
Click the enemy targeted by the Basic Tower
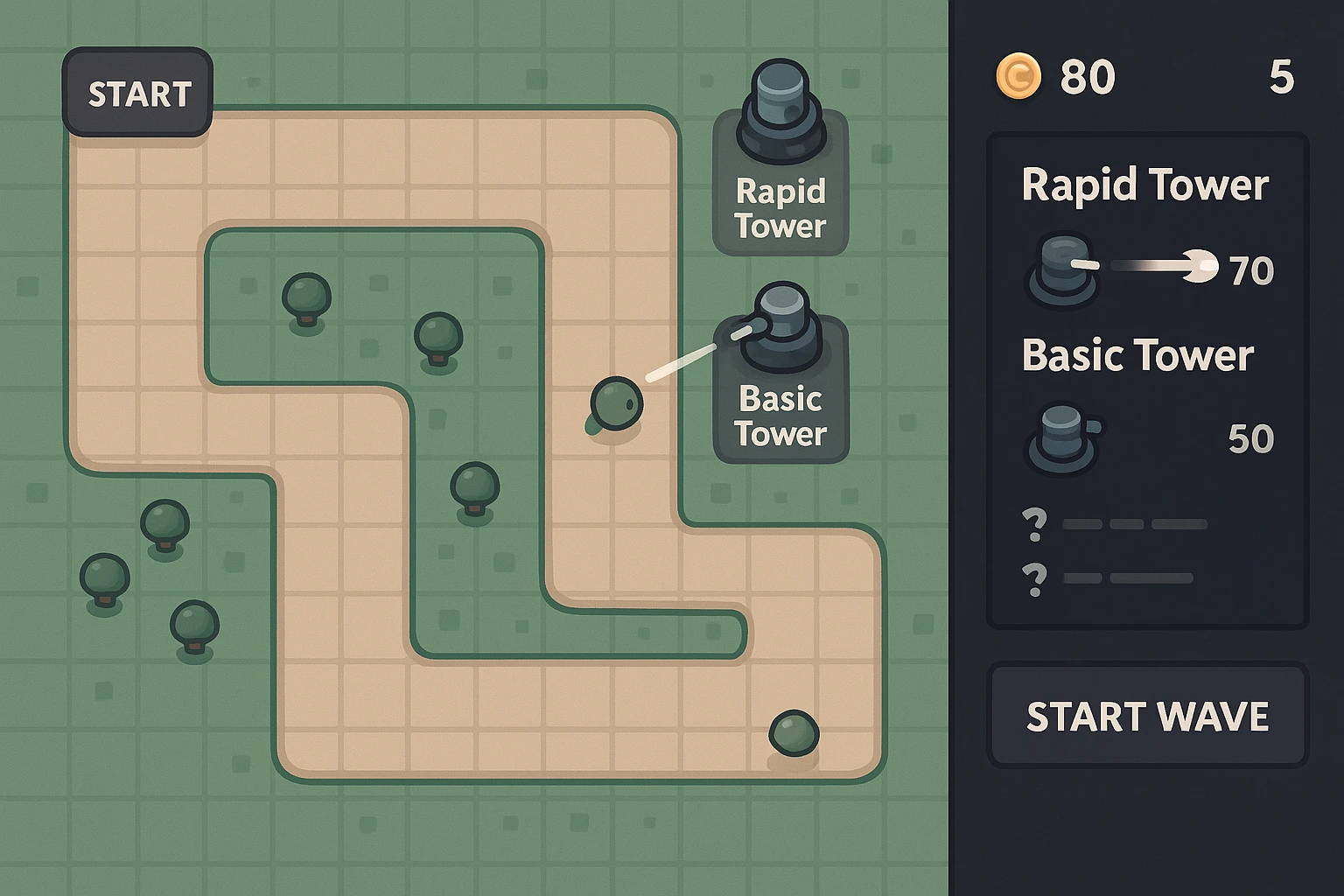coord(617,402)
